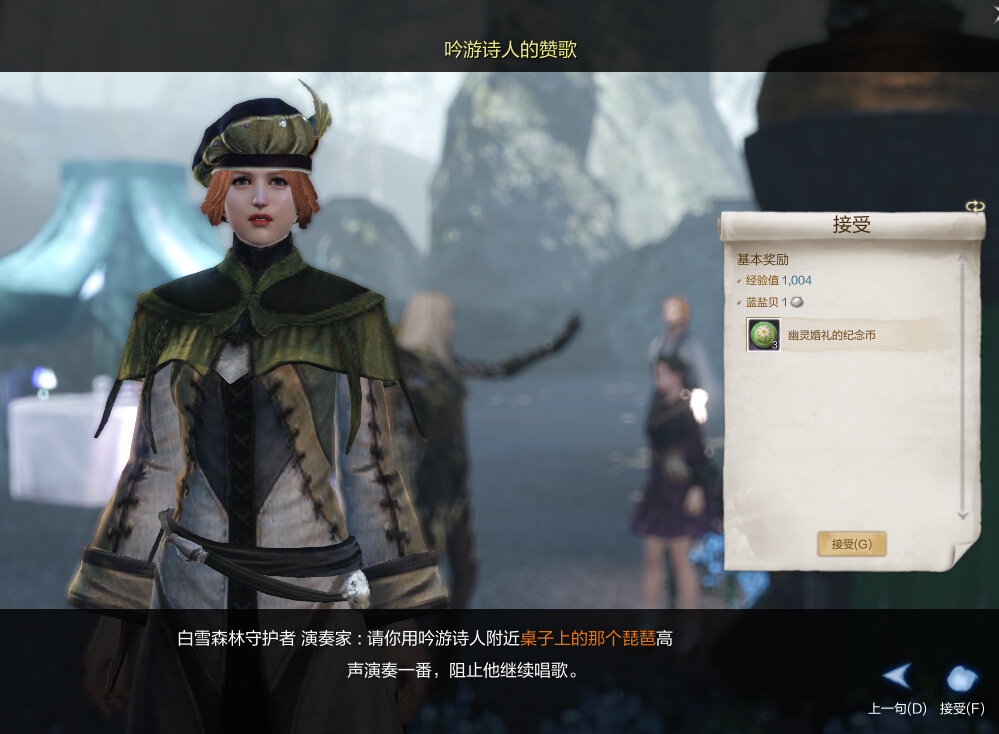
Task: Click the looping arrows icon above the scroll
Action: pyautogui.click(x=975, y=206)
